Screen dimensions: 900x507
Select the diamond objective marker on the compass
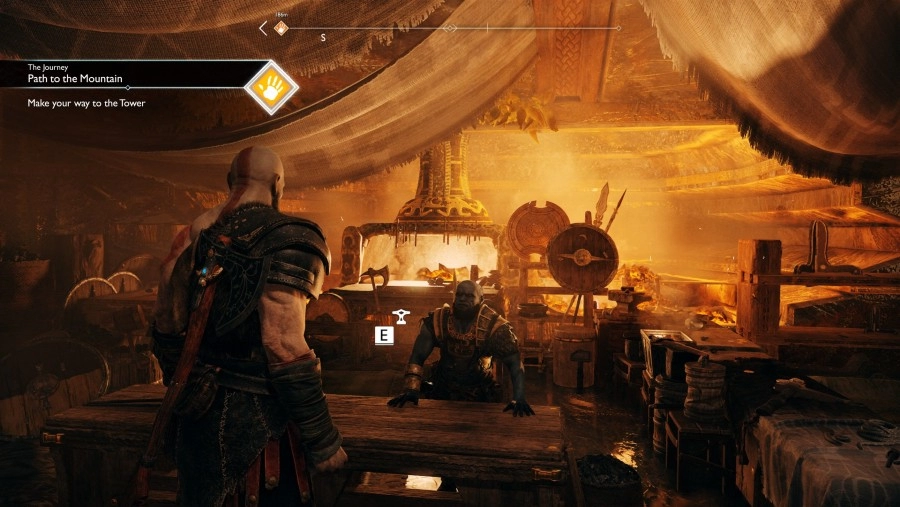click(x=281, y=28)
